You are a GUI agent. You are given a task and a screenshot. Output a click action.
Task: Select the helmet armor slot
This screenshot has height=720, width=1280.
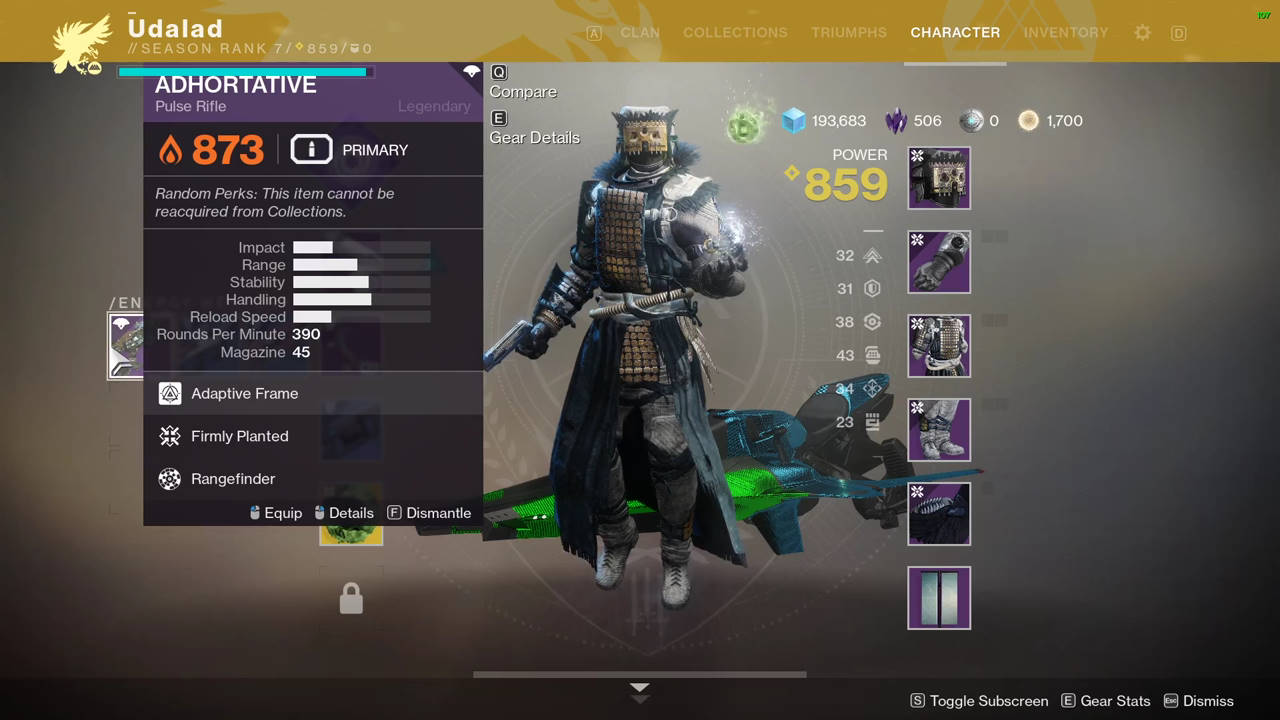(x=939, y=178)
